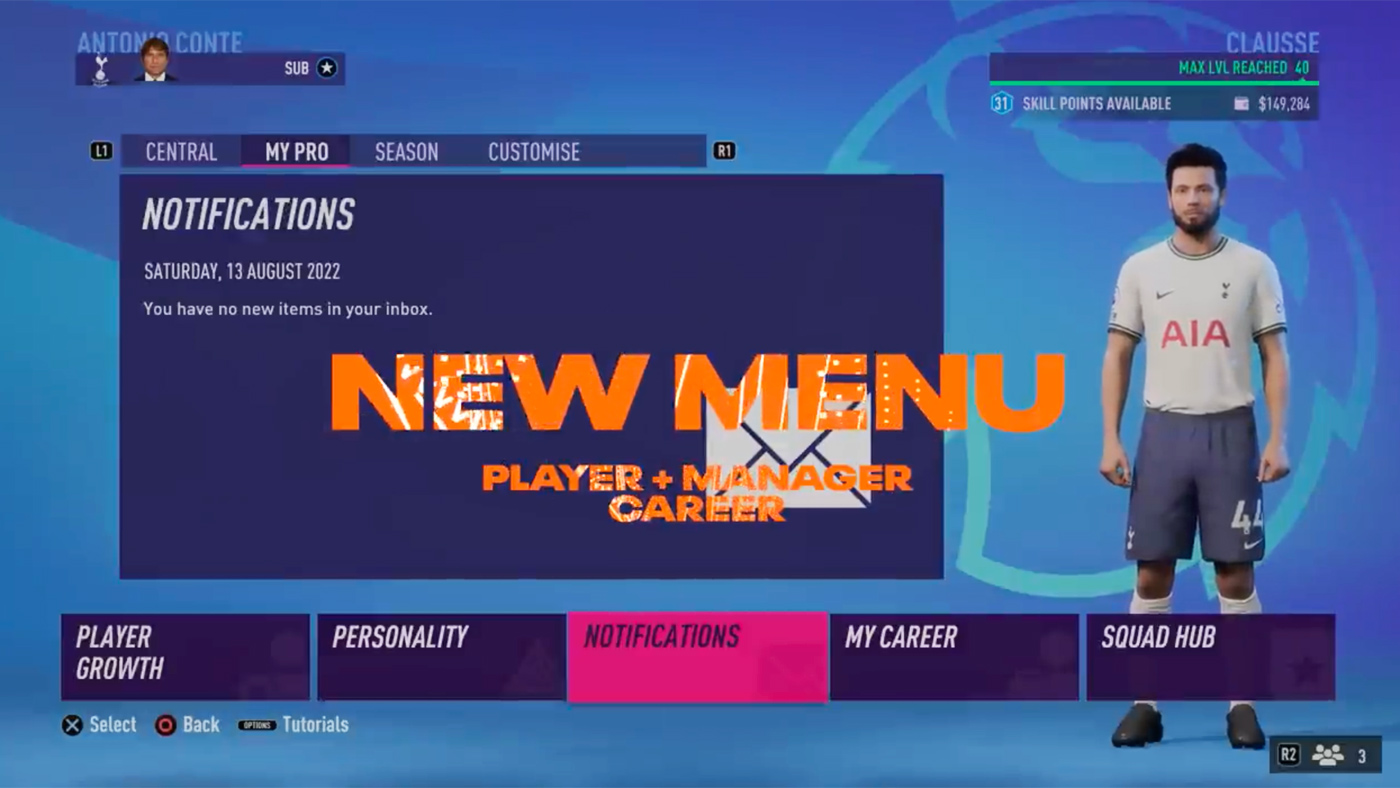Go to the CUSTOMISE tab
1400x788 pixels.
tap(533, 151)
